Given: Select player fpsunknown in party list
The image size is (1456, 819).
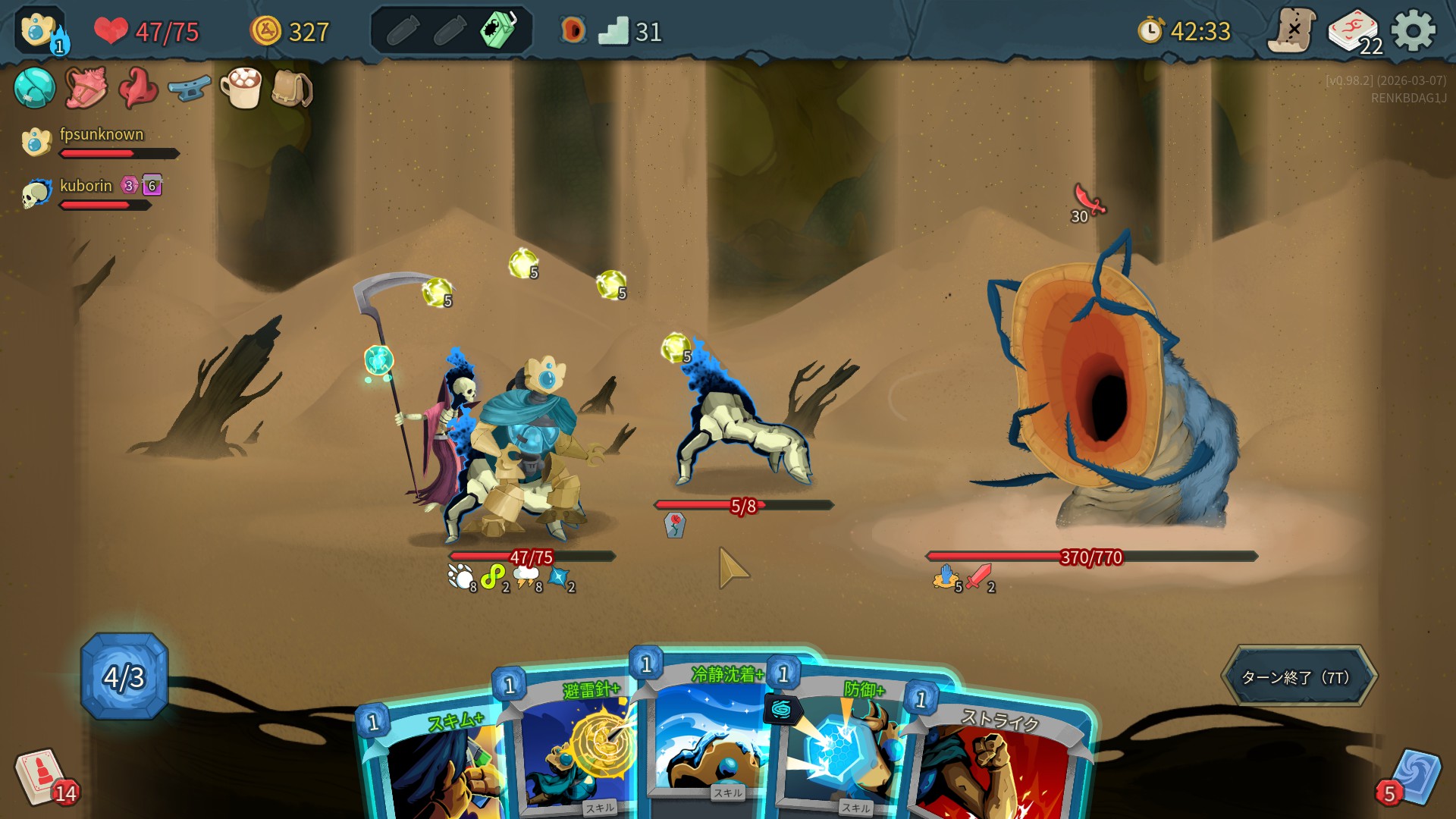Looking at the screenshot, I should (101, 136).
